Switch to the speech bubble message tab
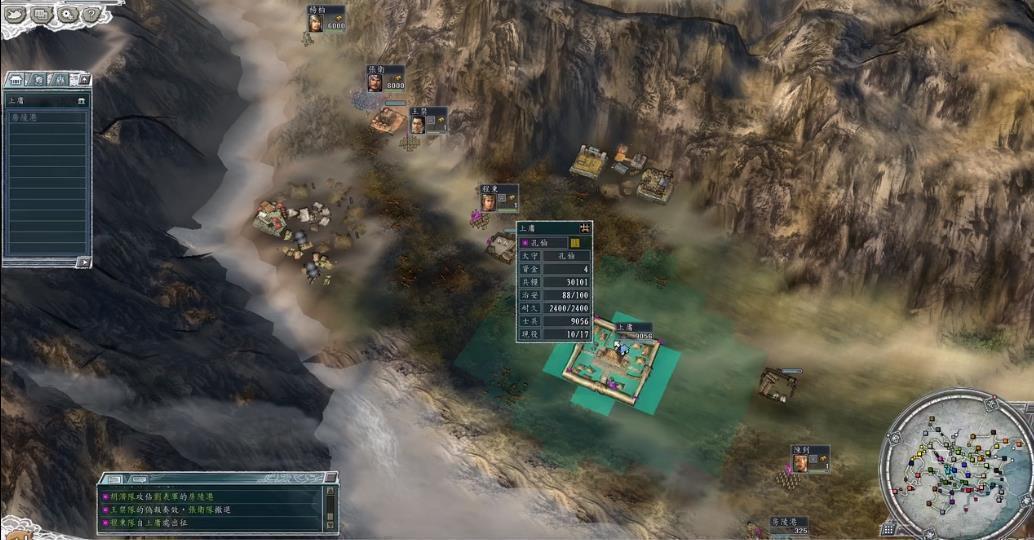Viewport: 1034px width, 540px height. pyautogui.click(x=140, y=480)
